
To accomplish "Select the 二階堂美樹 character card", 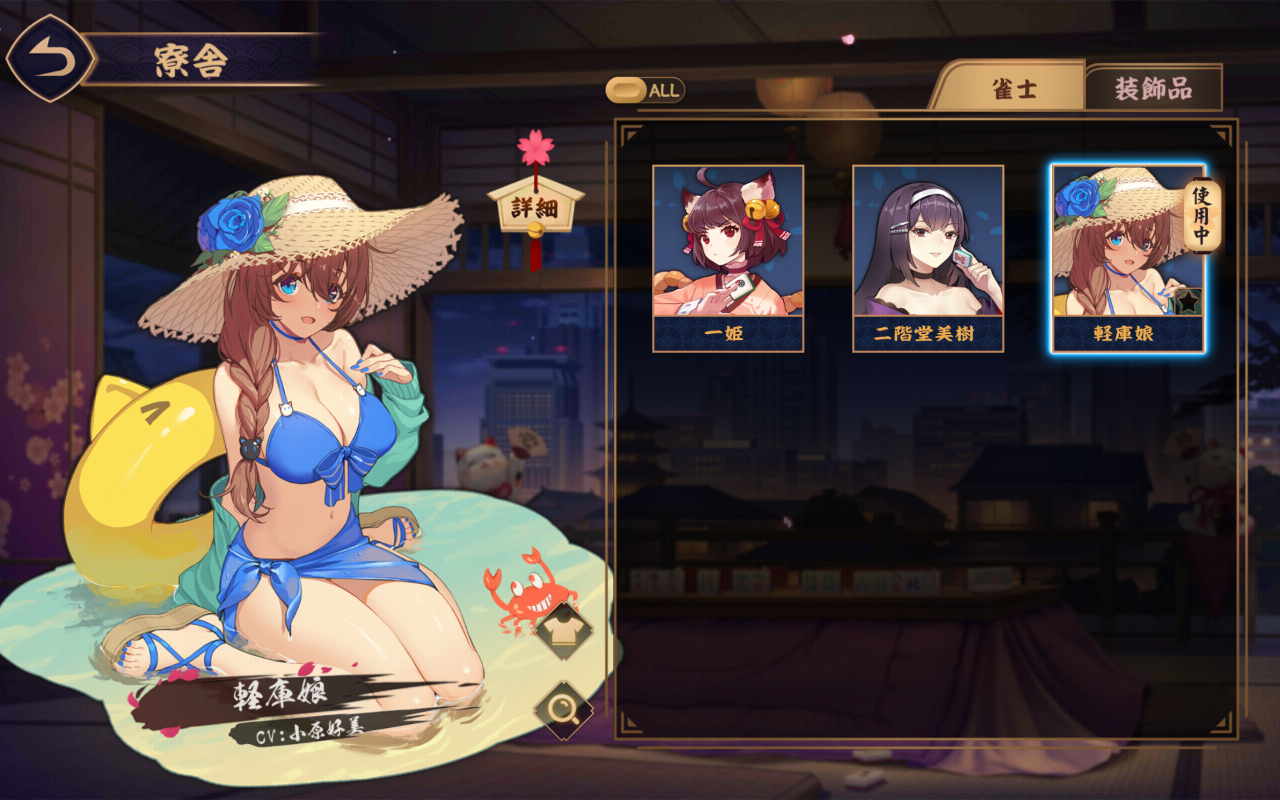I will click(928, 258).
